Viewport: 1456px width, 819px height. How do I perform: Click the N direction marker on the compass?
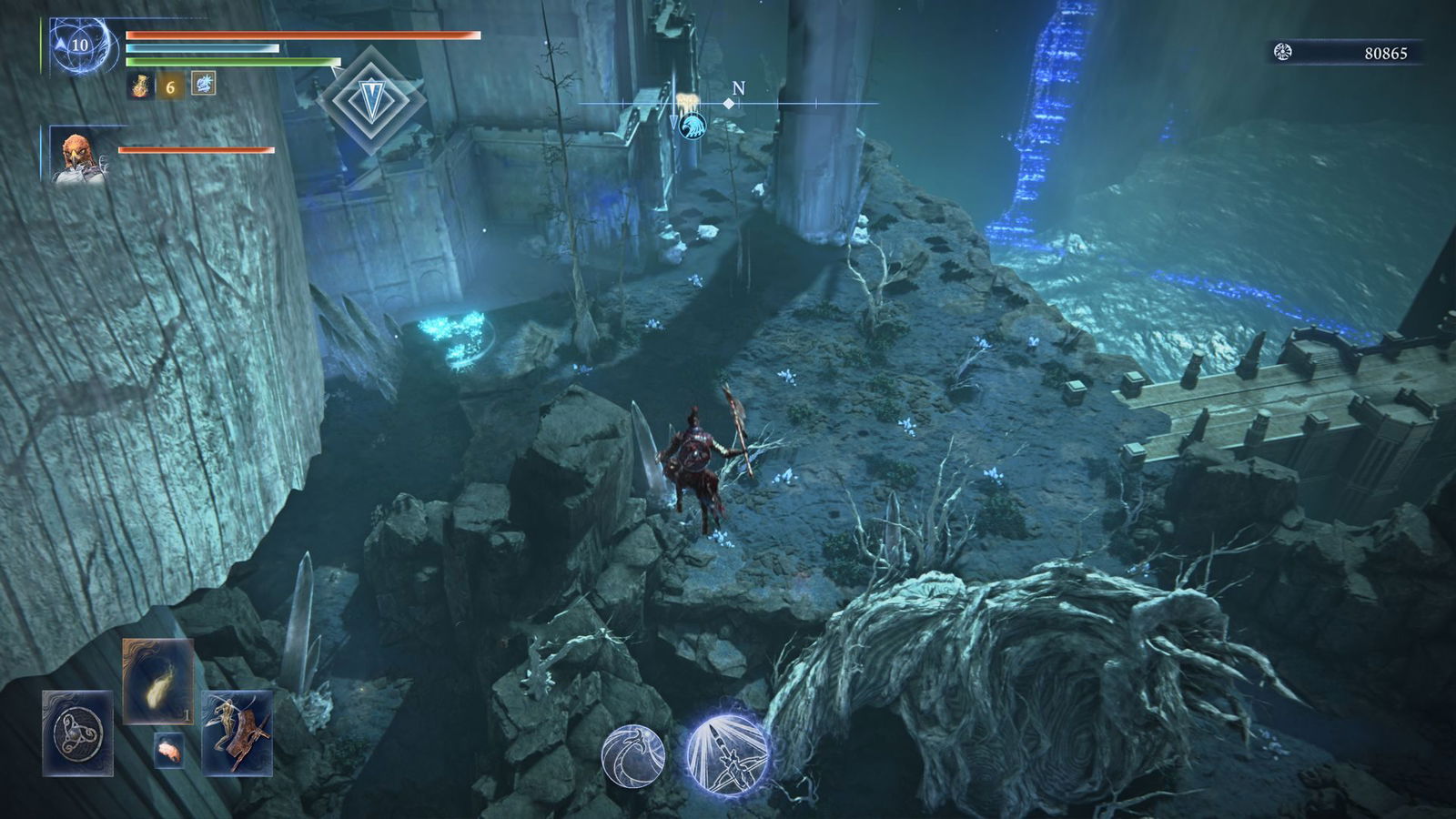pos(738,89)
